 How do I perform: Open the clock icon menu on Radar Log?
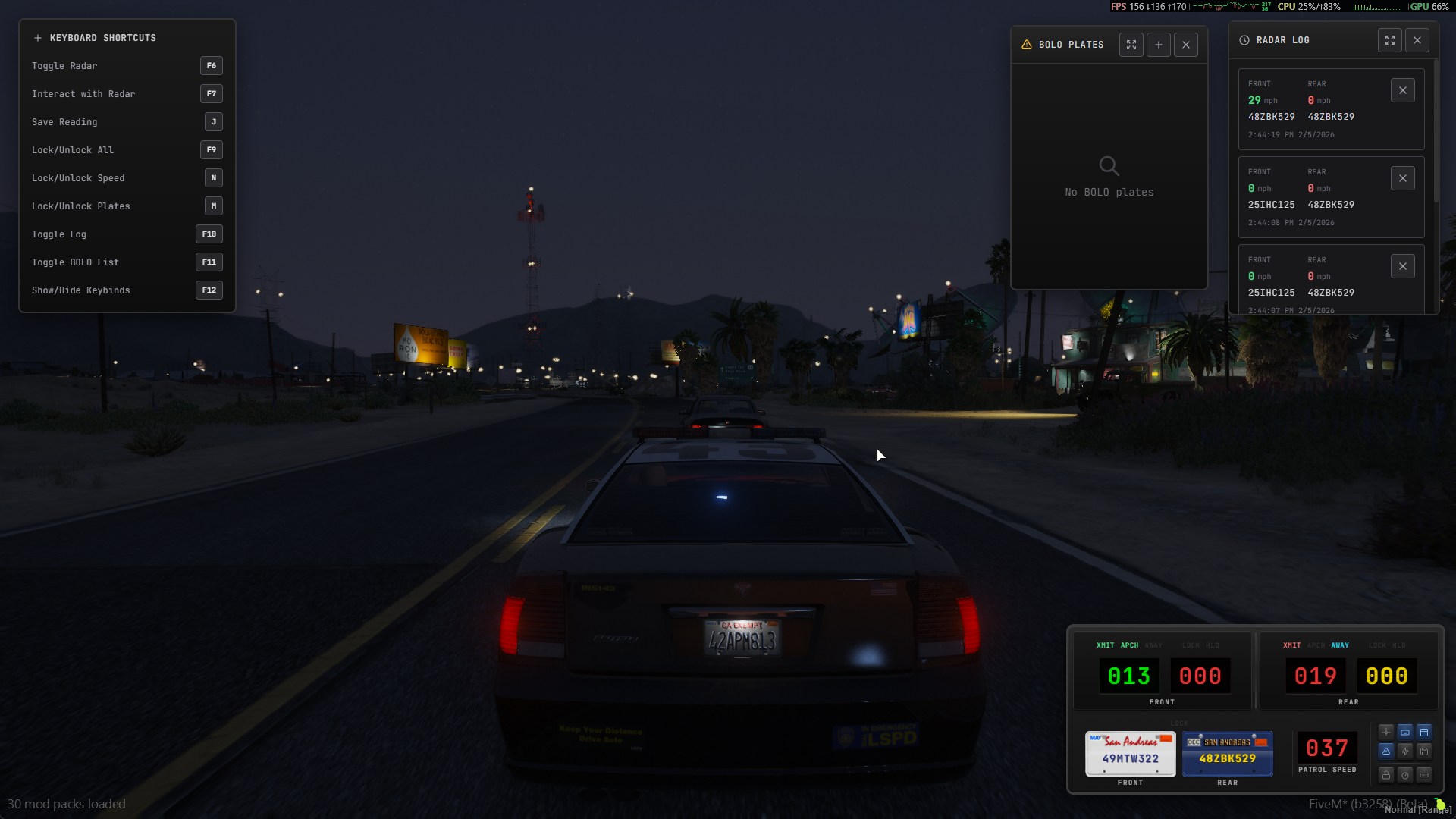(x=1244, y=40)
